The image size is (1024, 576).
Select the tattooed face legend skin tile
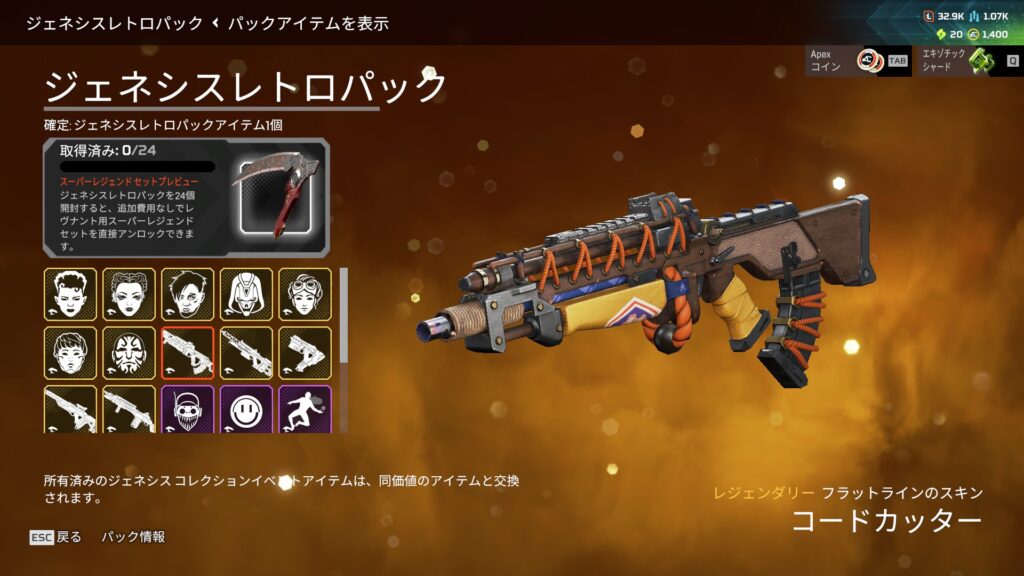click(129, 352)
